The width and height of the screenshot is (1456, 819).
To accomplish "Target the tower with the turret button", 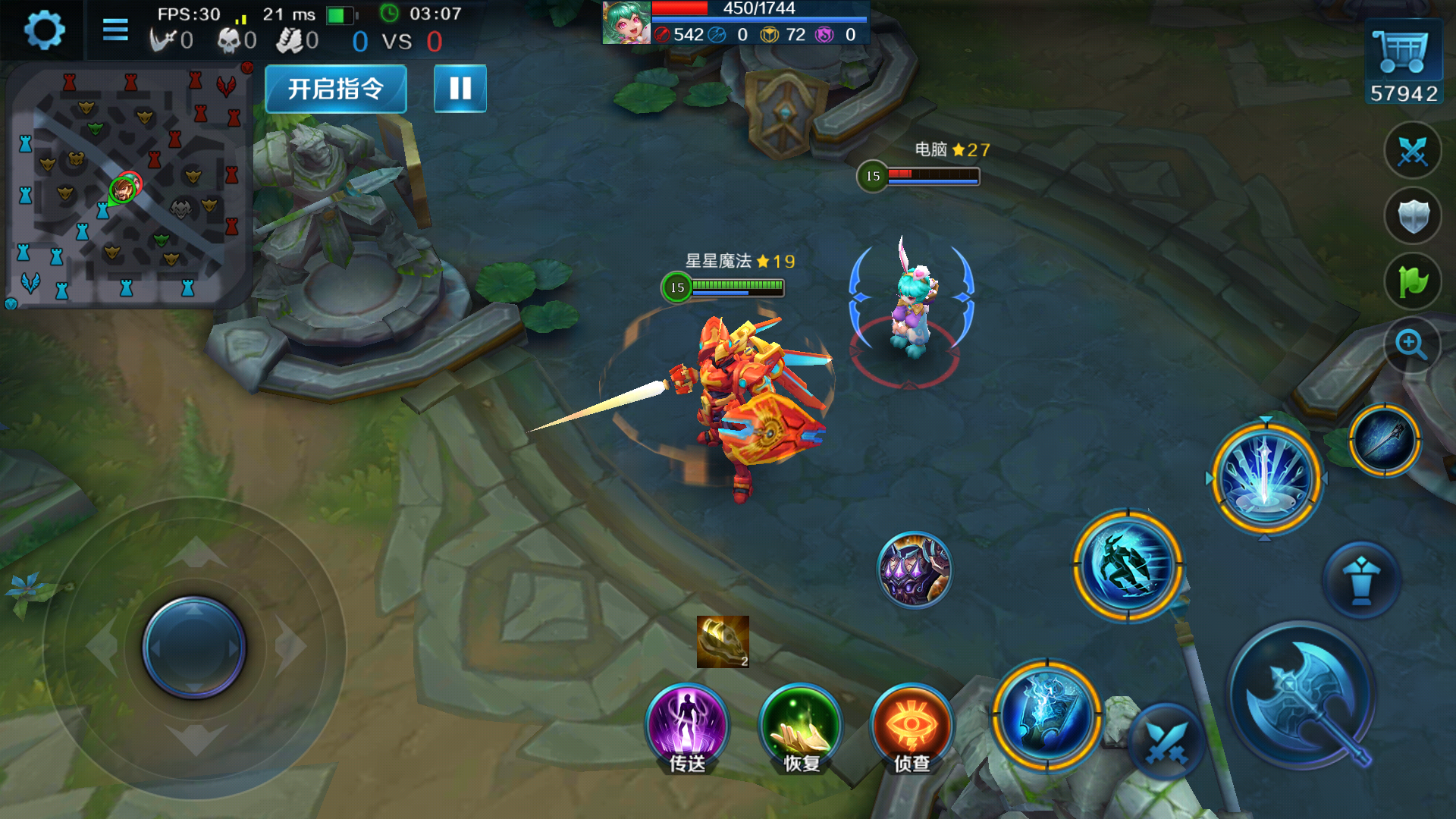I will (1361, 580).
